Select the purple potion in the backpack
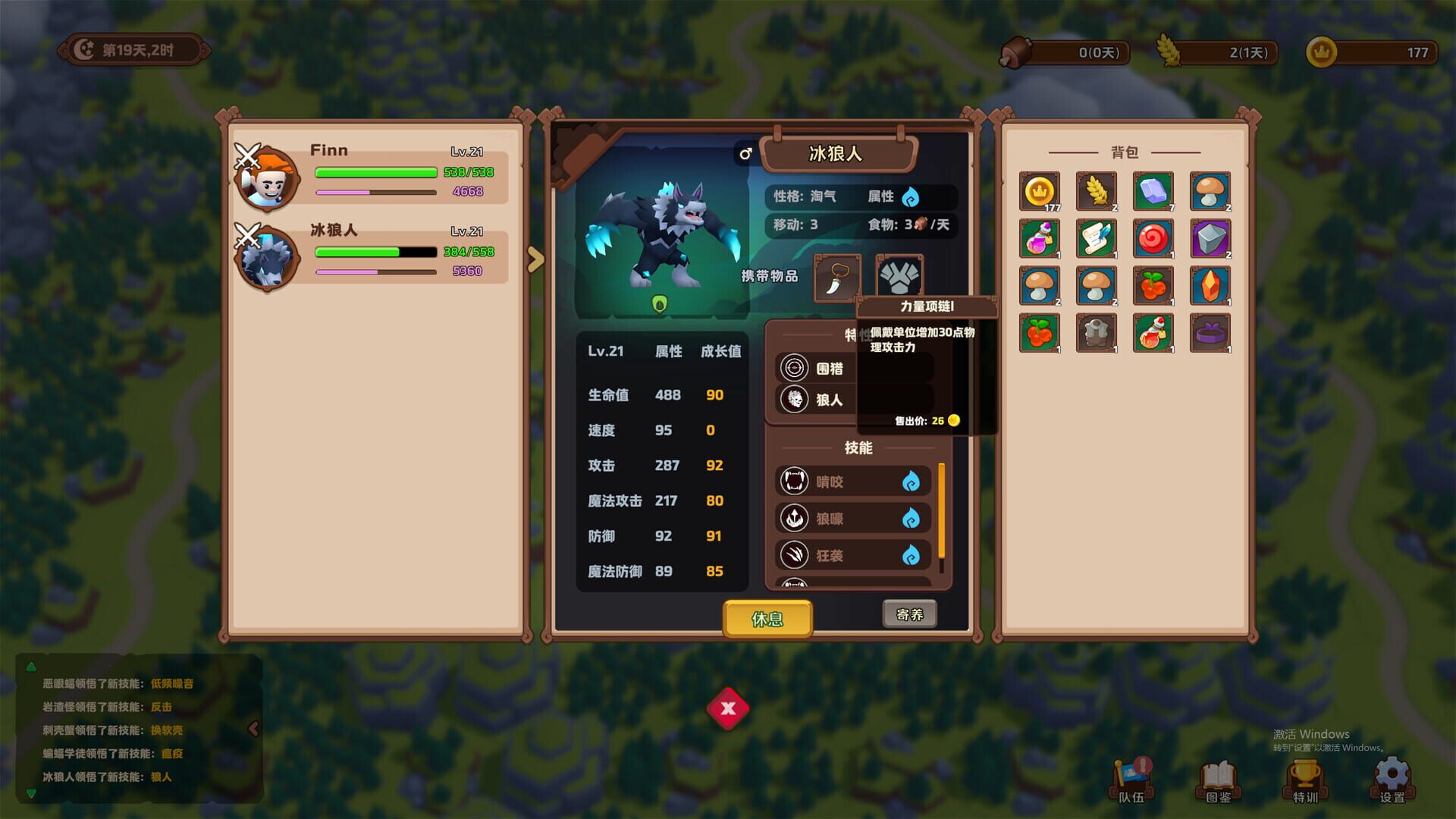Image resolution: width=1456 pixels, height=819 pixels. click(x=1040, y=238)
